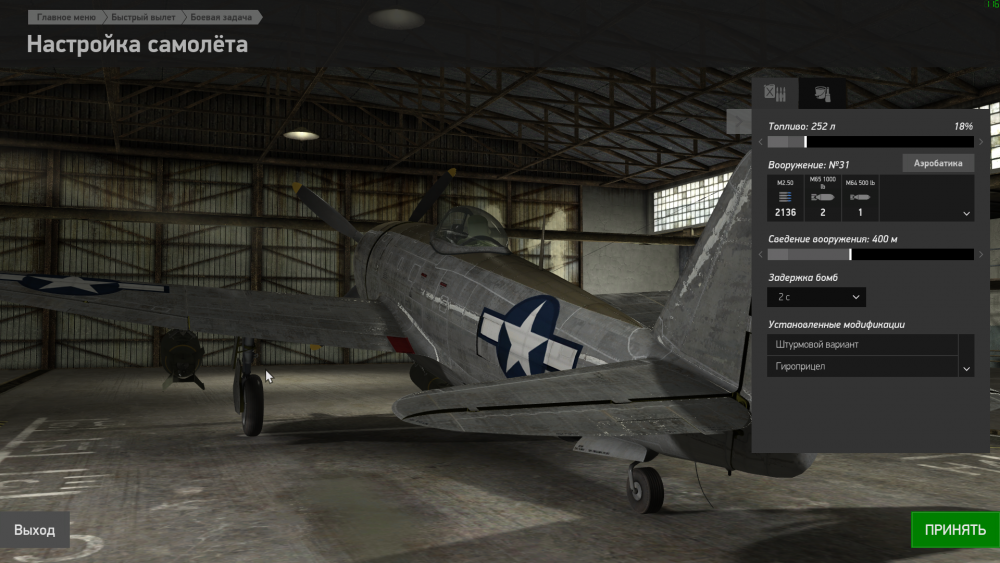The width and height of the screenshot is (1000, 563).
Task: Collapse the side panel with the arrow
Action: tap(739, 122)
